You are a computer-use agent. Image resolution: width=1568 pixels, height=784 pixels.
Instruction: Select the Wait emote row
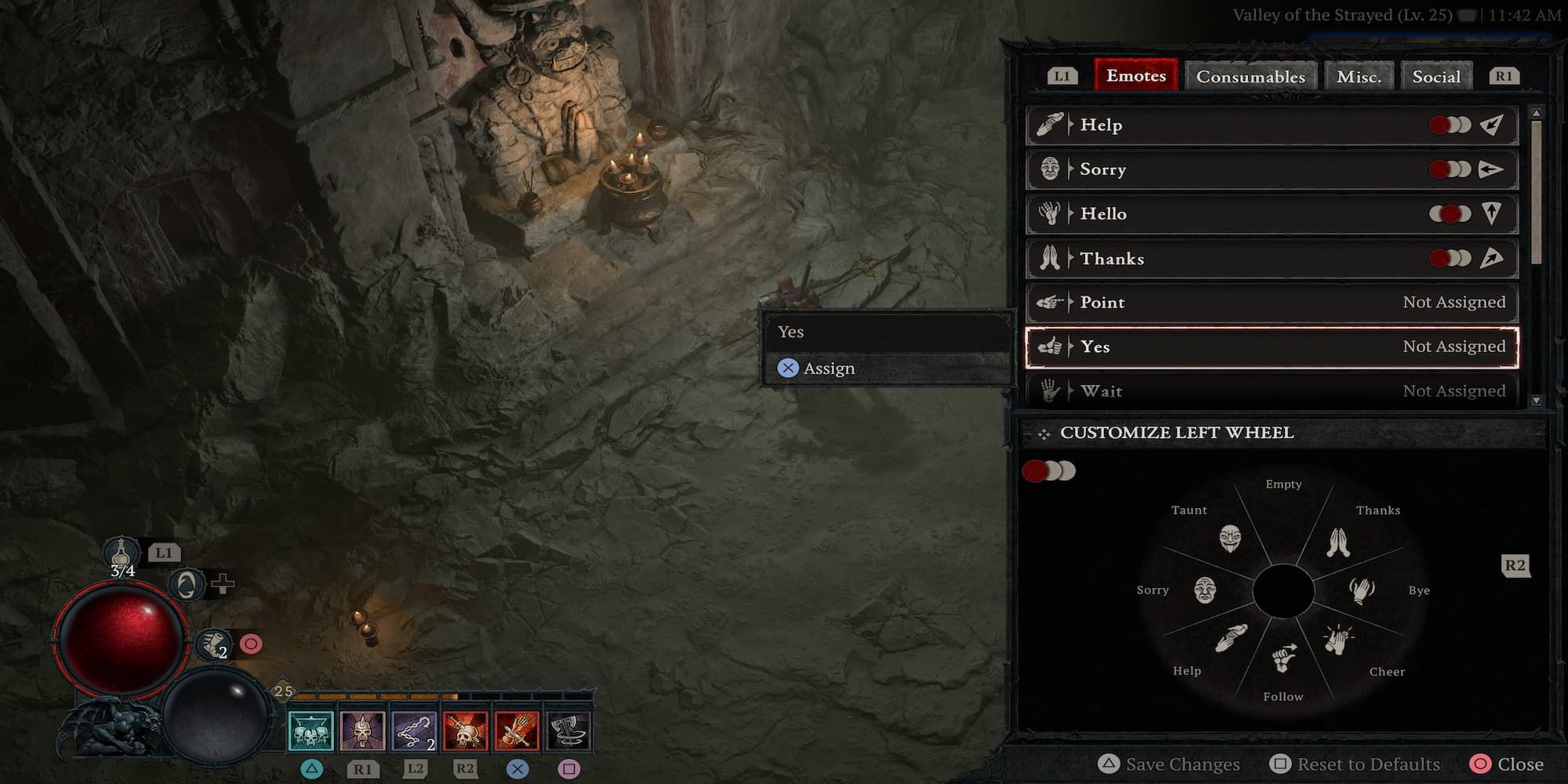[x=1272, y=390]
